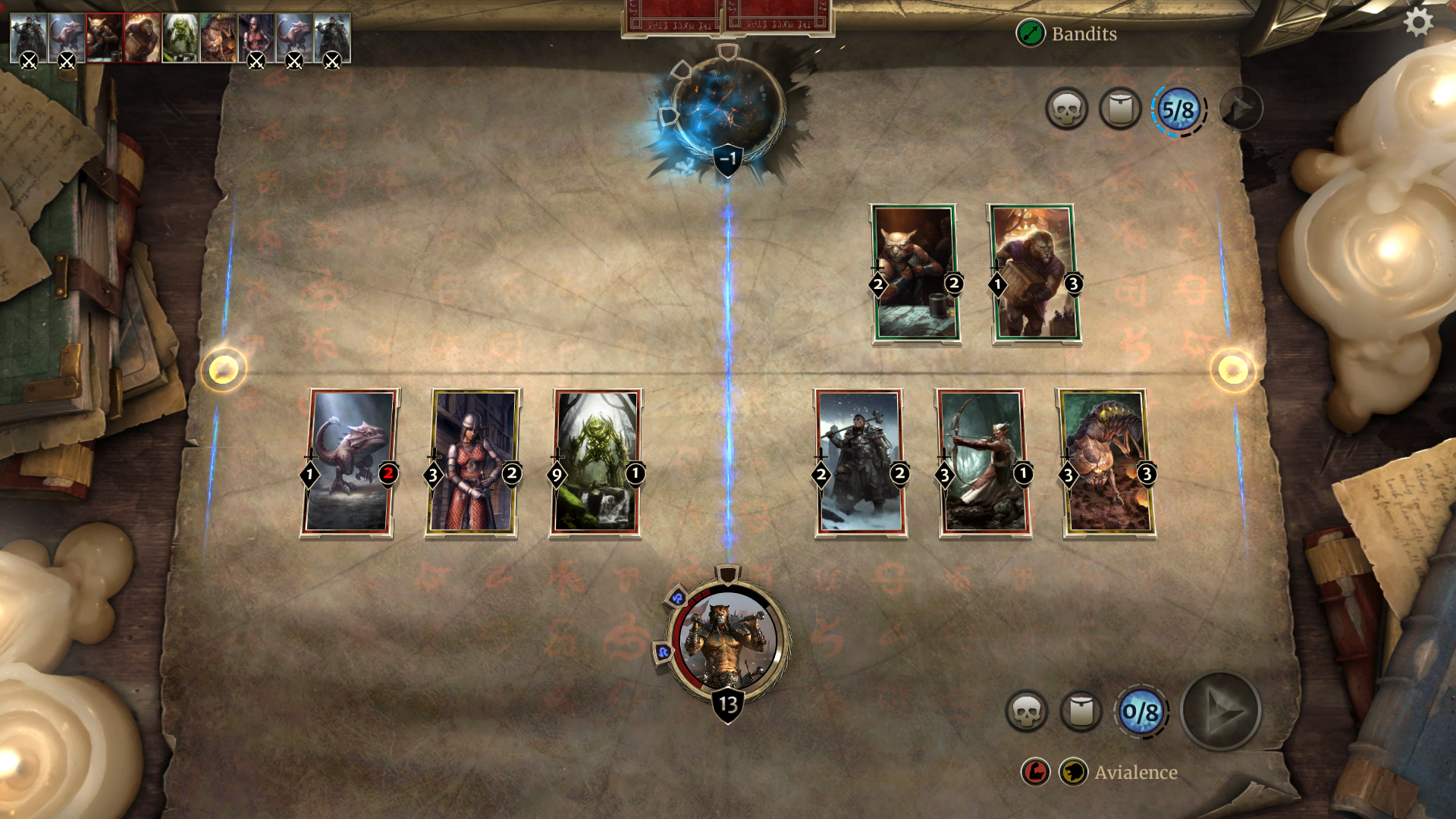The width and height of the screenshot is (1456, 819).
Task: Click the opponent's deck counter icon
Action: (x=1120, y=108)
